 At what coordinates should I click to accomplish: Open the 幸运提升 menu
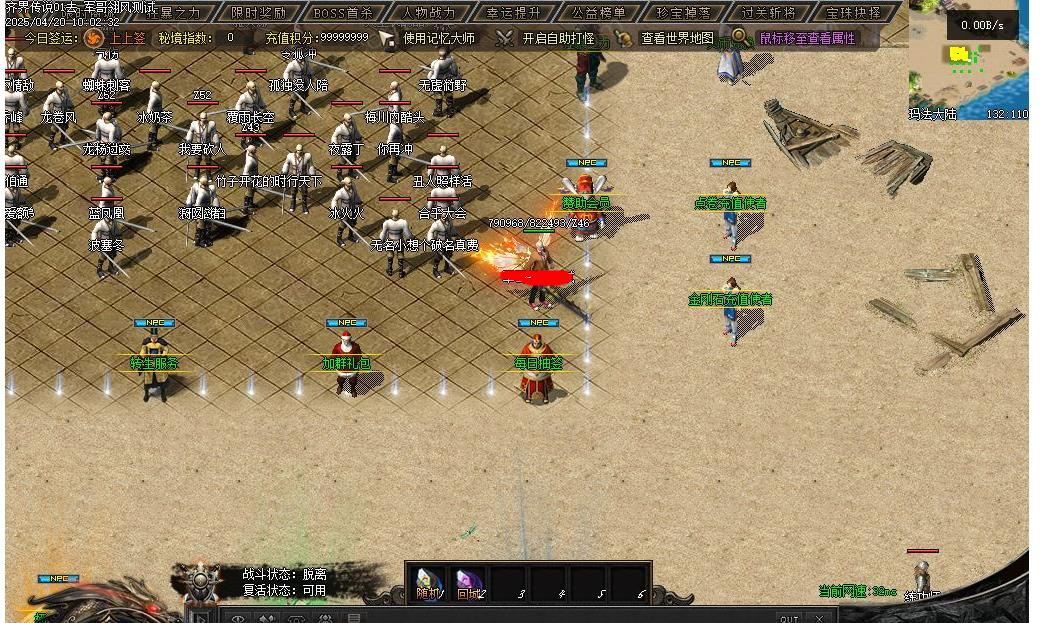514,13
